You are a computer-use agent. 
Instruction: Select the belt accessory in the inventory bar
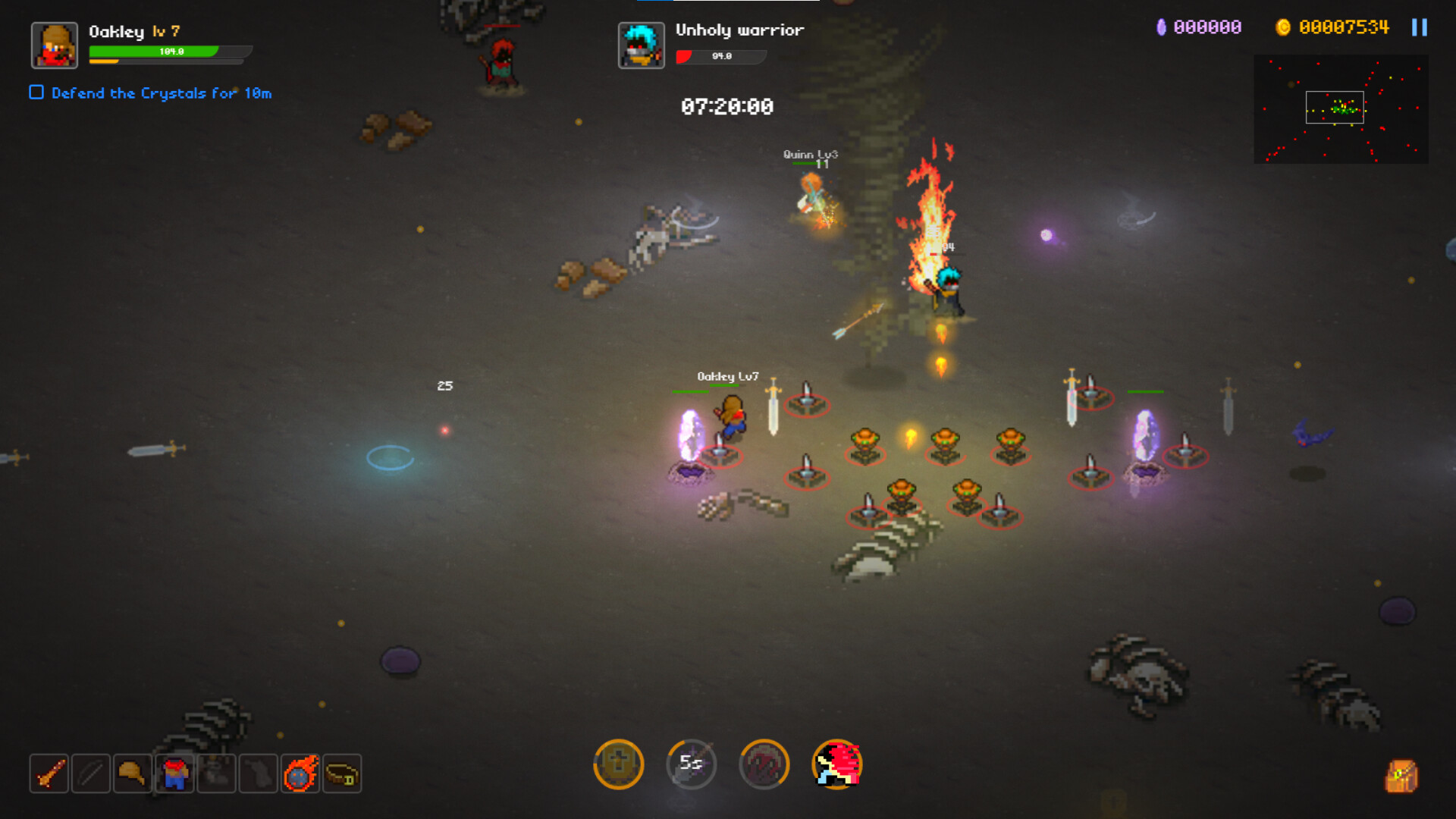340,773
